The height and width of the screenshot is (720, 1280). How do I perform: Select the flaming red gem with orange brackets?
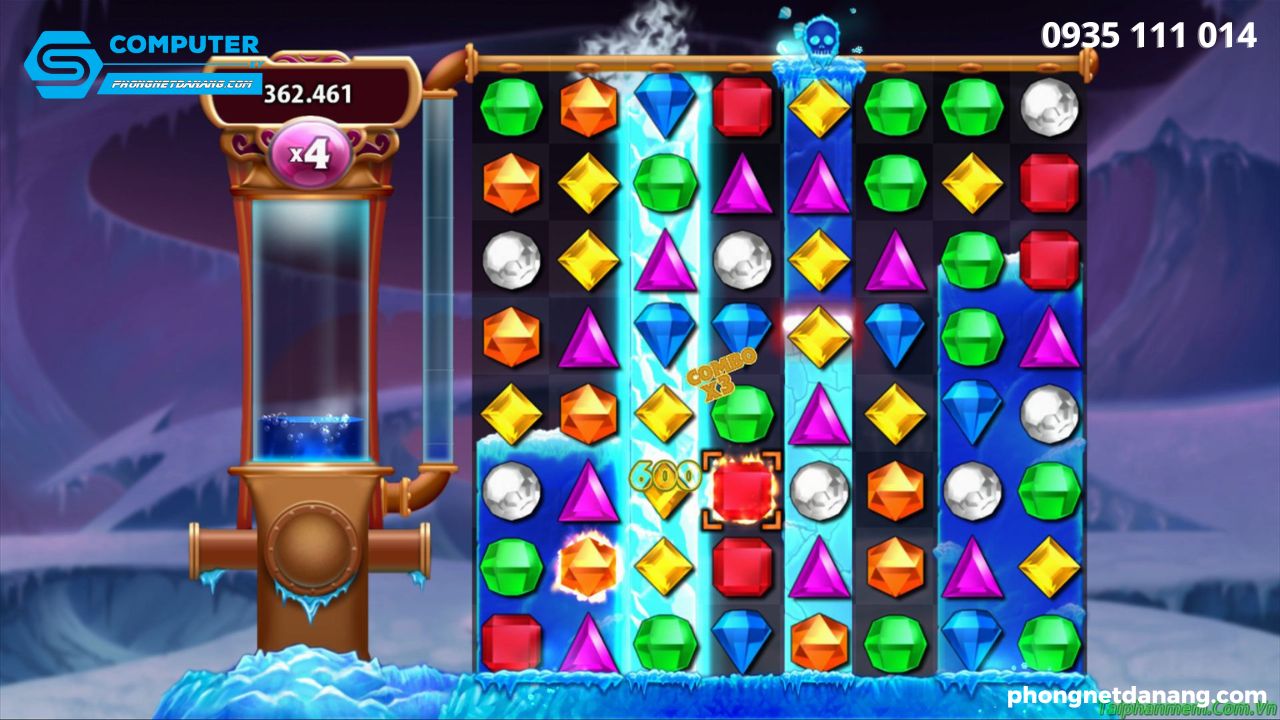pyautogui.click(x=742, y=489)
